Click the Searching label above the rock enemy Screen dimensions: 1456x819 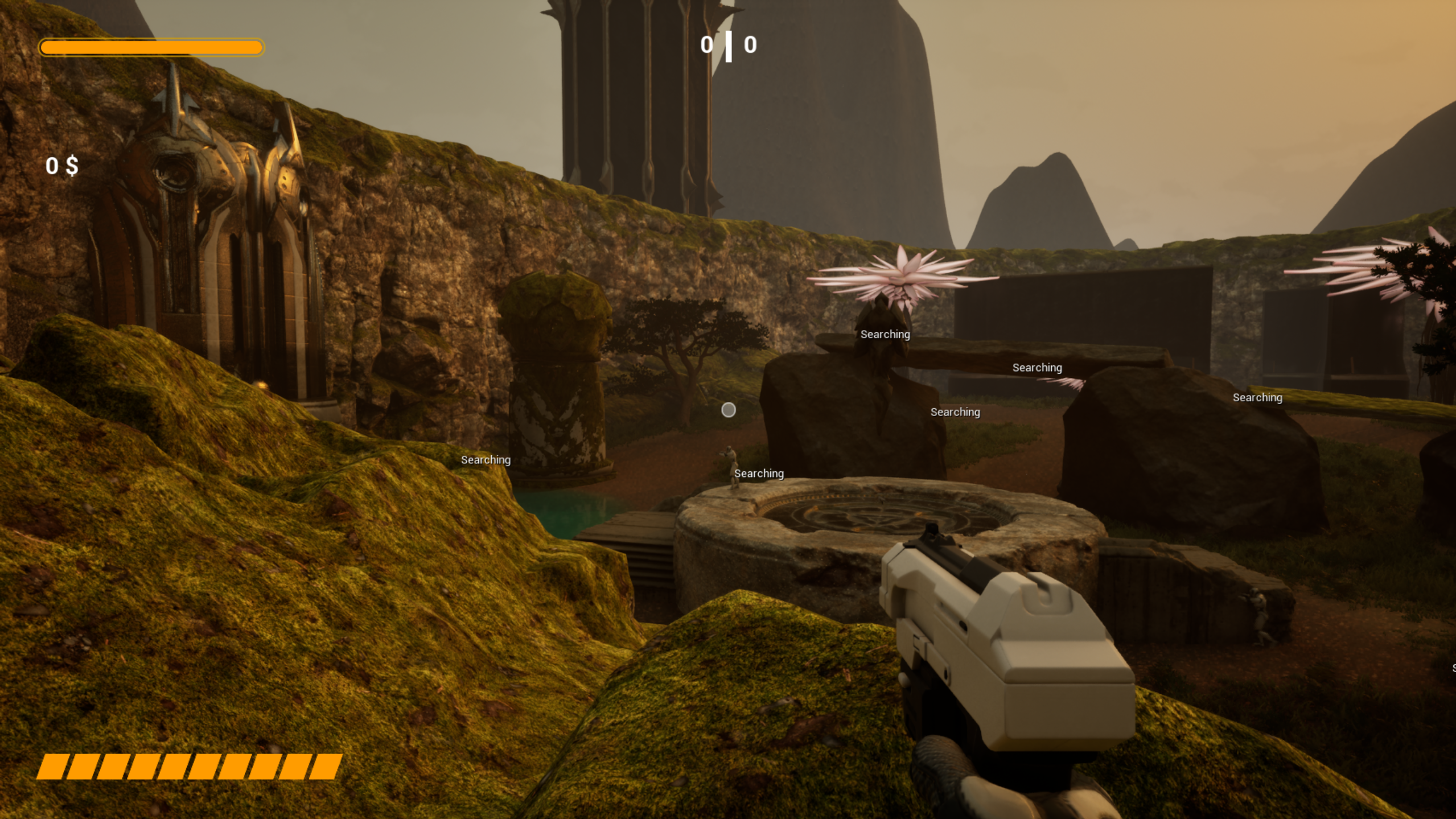tap(885, 335)
